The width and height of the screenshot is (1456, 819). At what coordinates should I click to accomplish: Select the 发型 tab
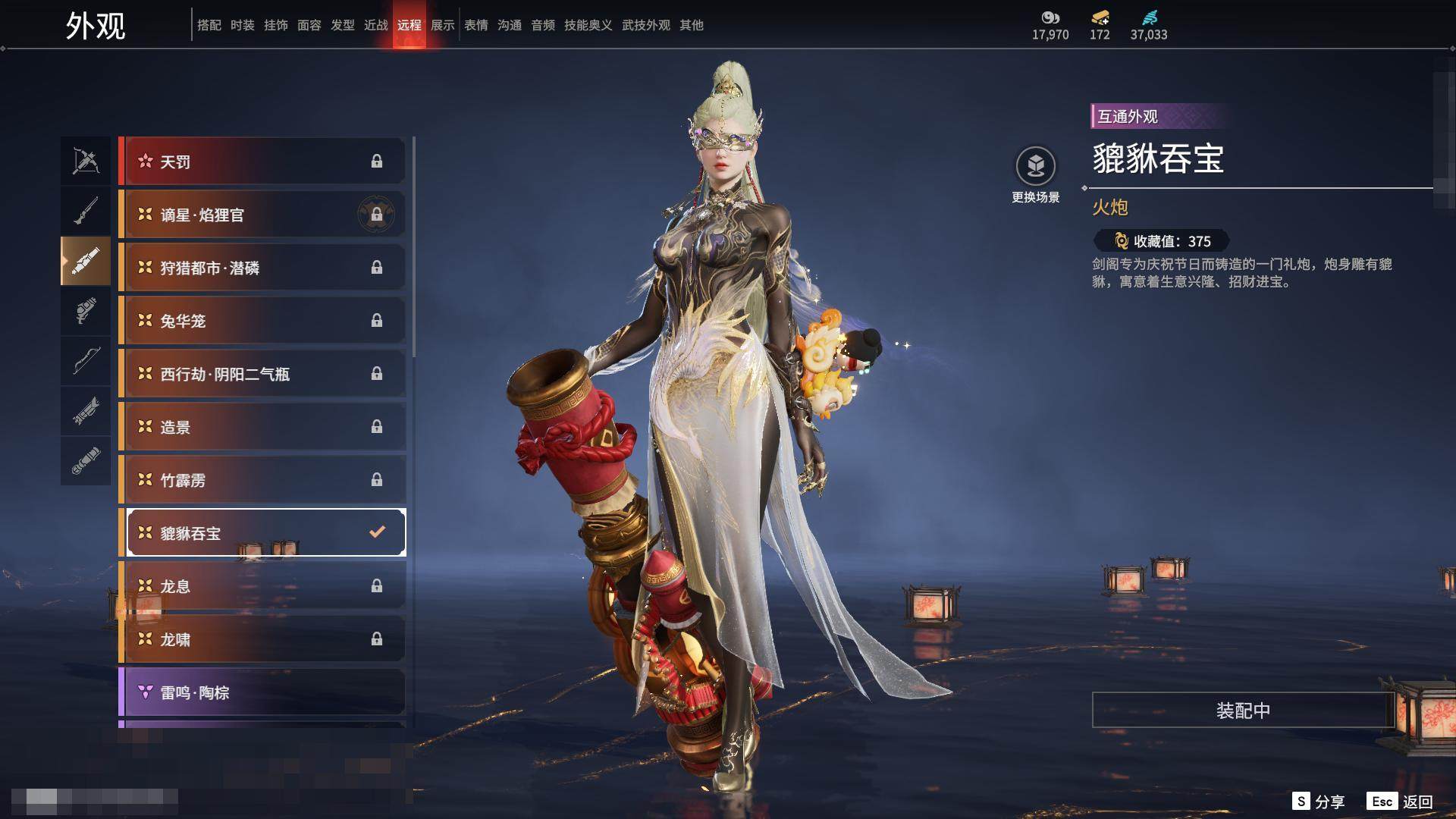click(343, 25)
